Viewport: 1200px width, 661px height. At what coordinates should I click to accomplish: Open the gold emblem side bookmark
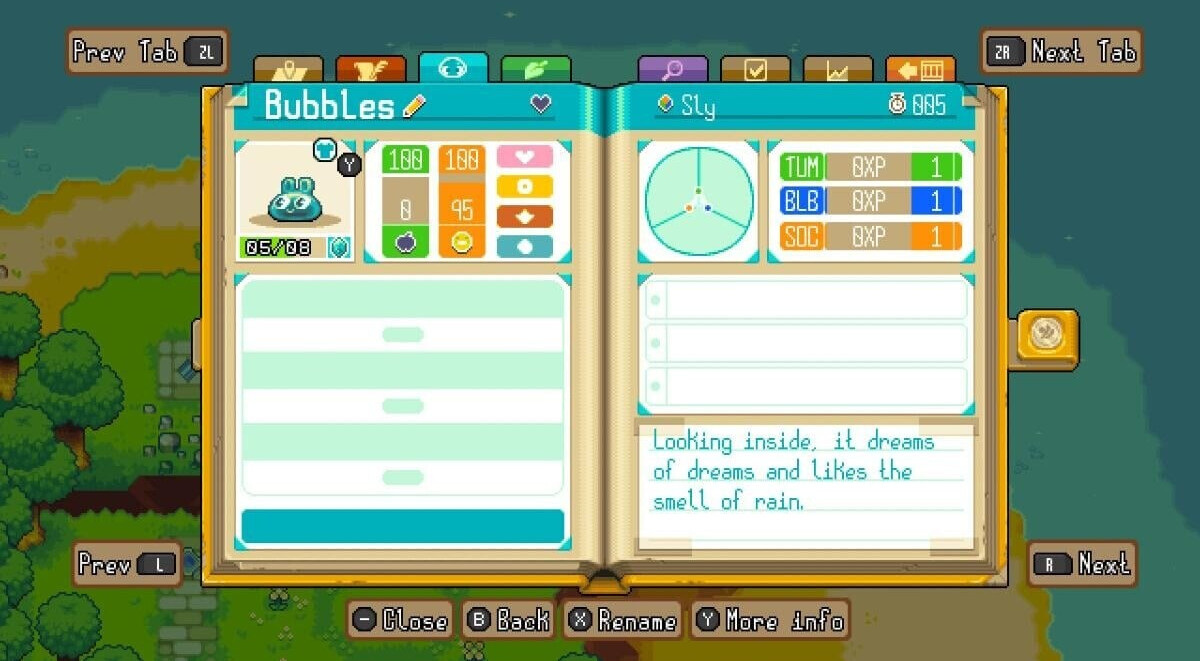pyautogui.click(x=1047, y=334)
